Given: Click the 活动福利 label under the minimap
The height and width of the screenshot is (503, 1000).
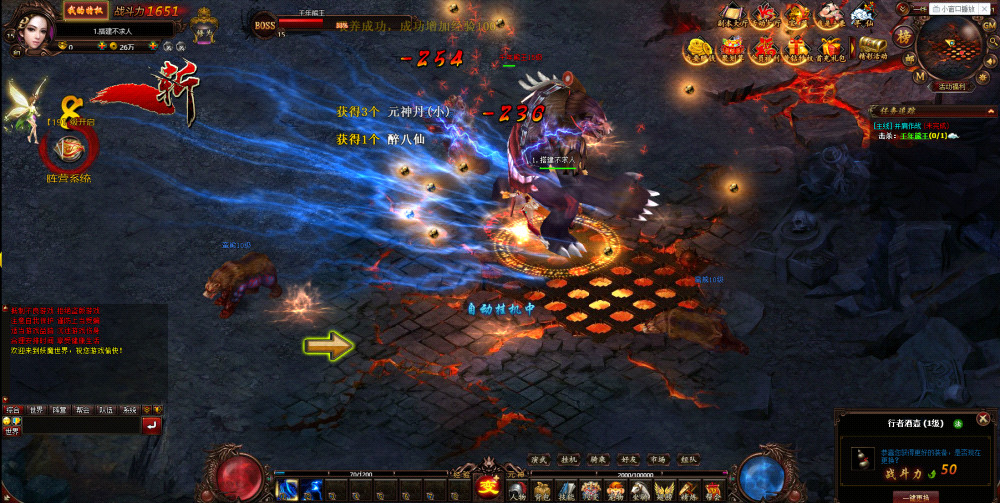Looking at the screenshot, I should point(950,87).
